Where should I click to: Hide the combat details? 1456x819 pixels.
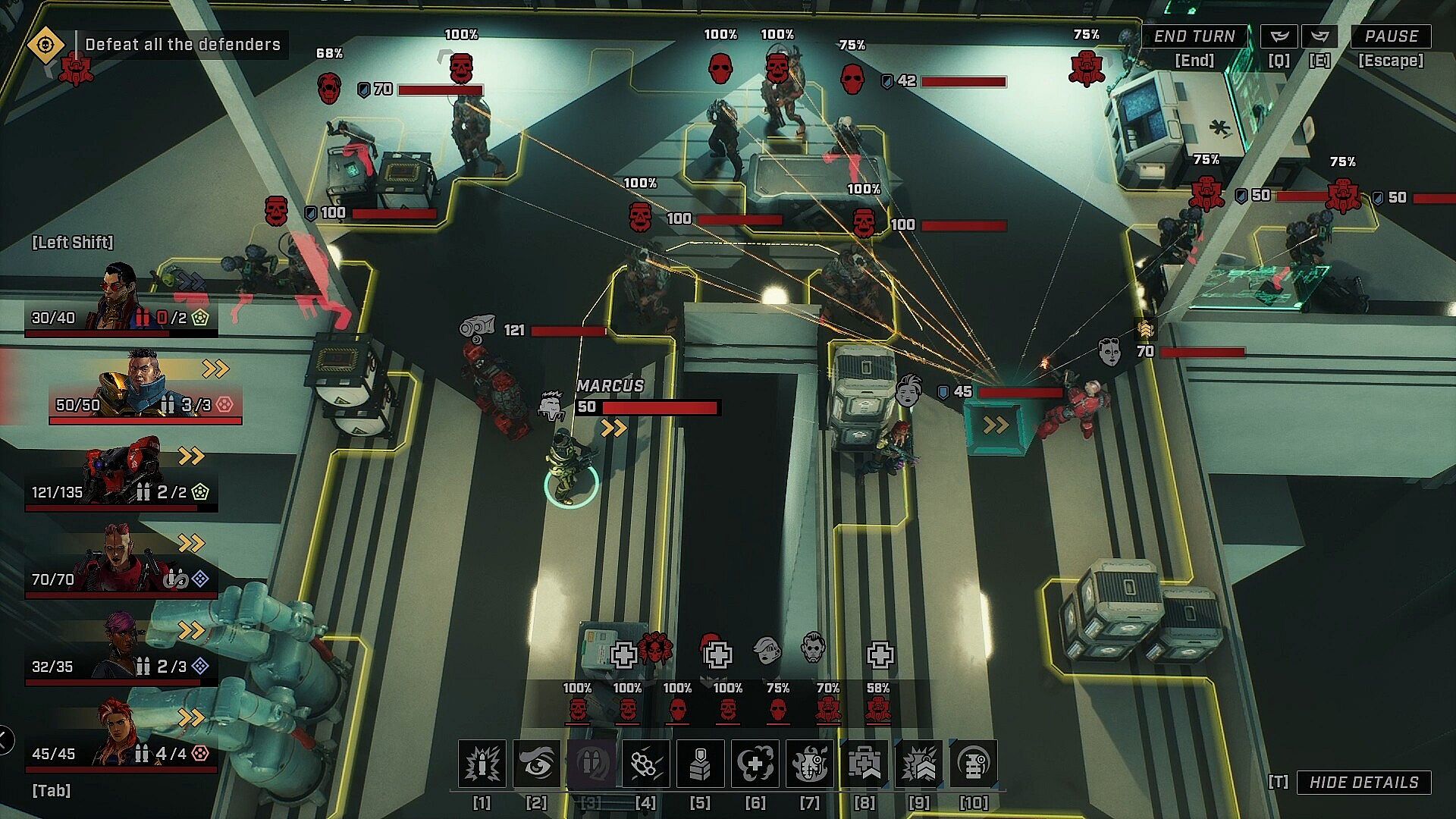[x=1363, y=783]
